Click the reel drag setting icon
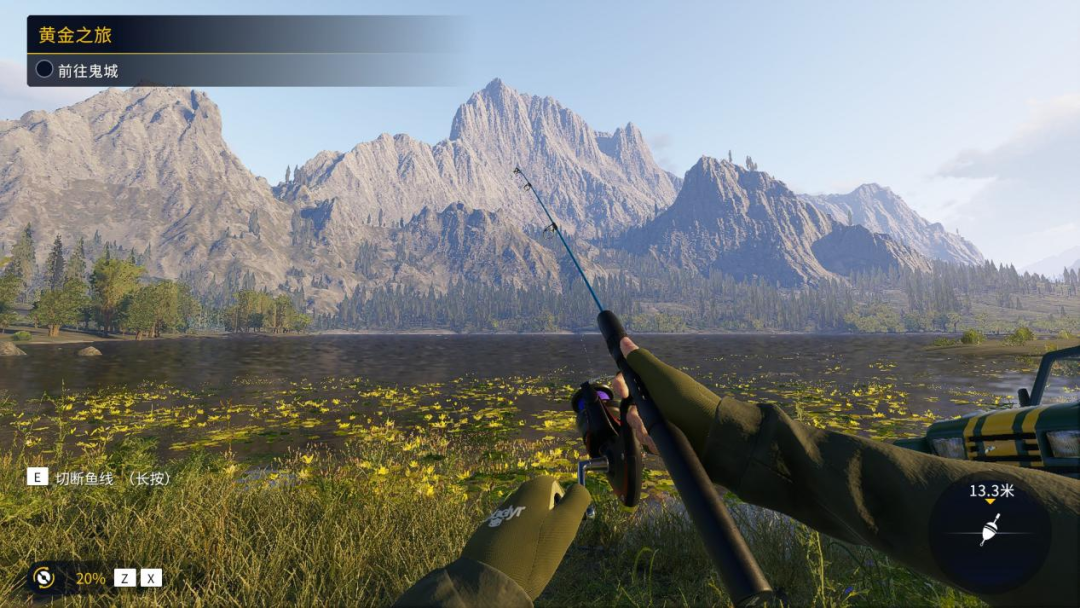This screenshot has height=608, width=1080. tap(43, 577)
